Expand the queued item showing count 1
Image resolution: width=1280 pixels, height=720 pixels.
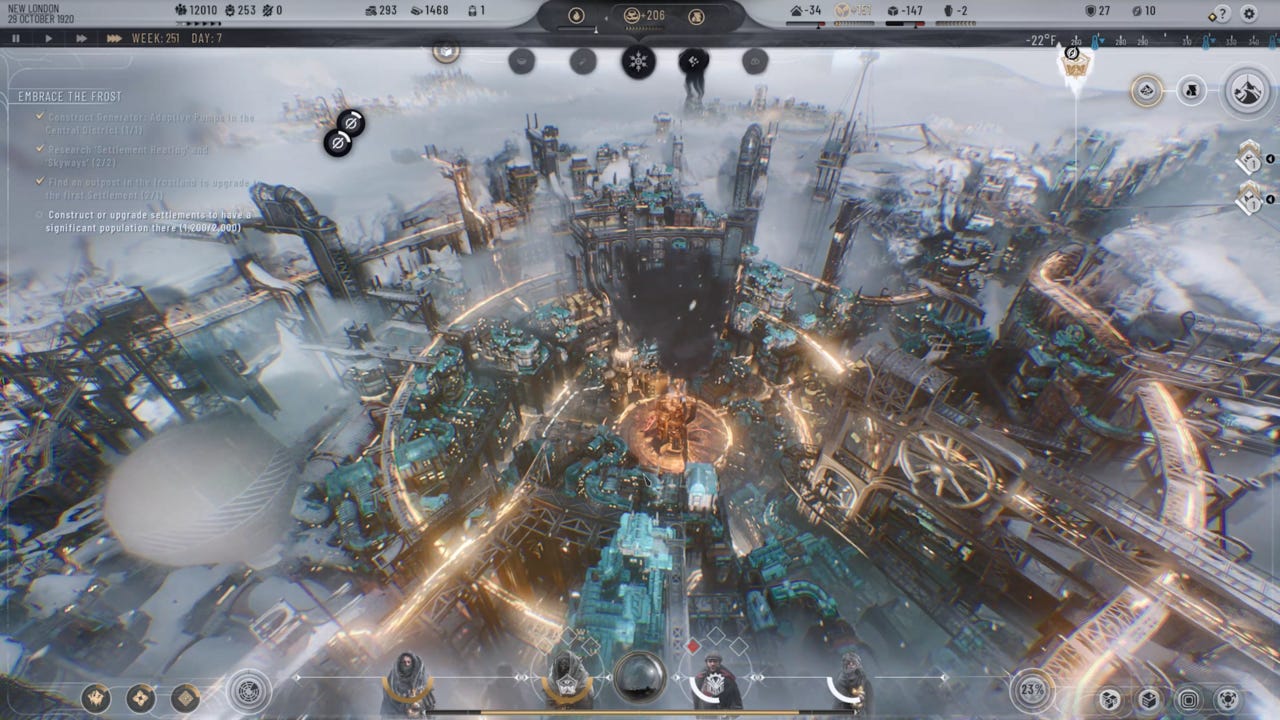pyautogui.click(x=1250, y=203)
